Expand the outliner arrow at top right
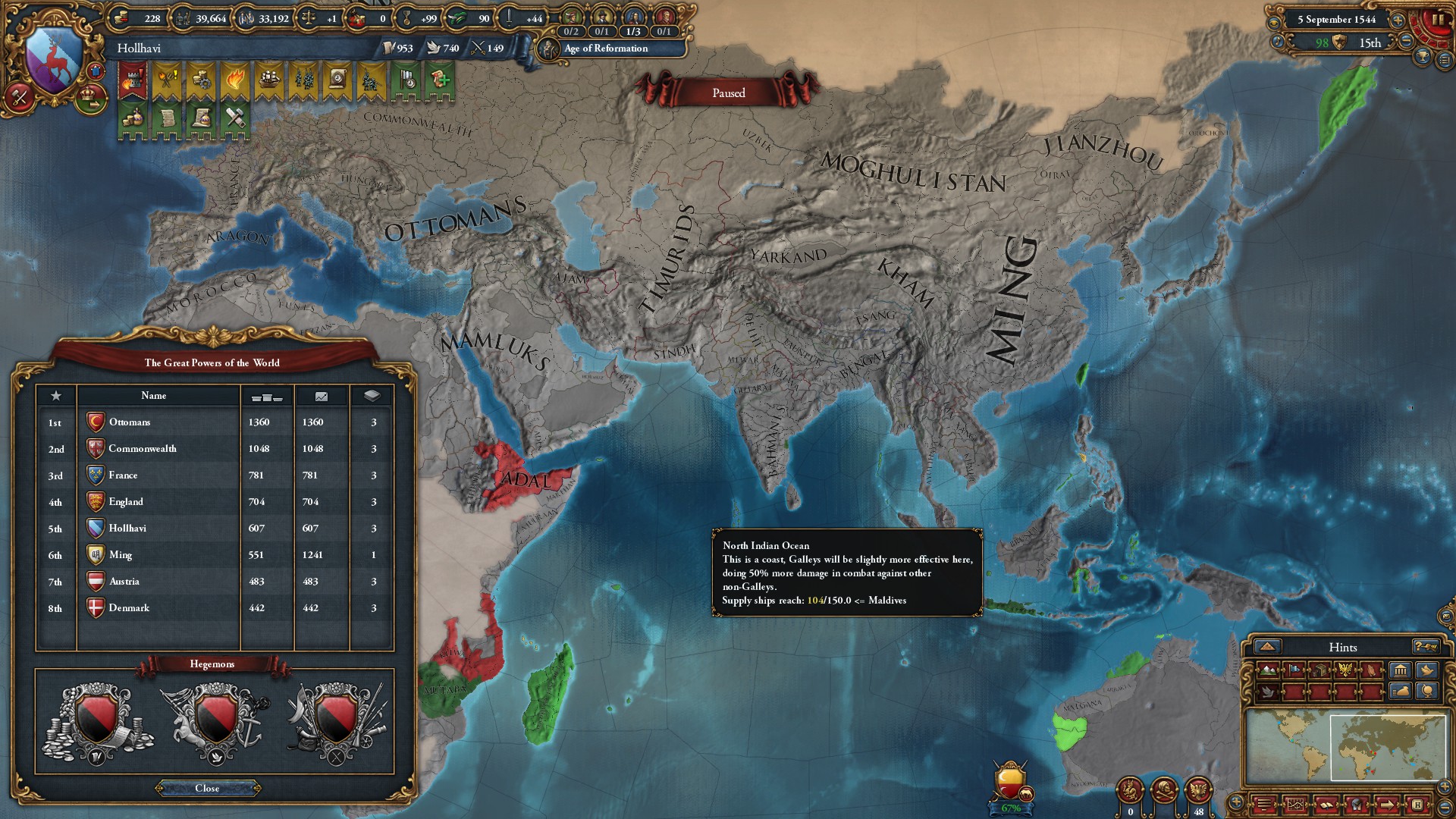Screen dimensions: 1456x819 (x=1445, y=59)
